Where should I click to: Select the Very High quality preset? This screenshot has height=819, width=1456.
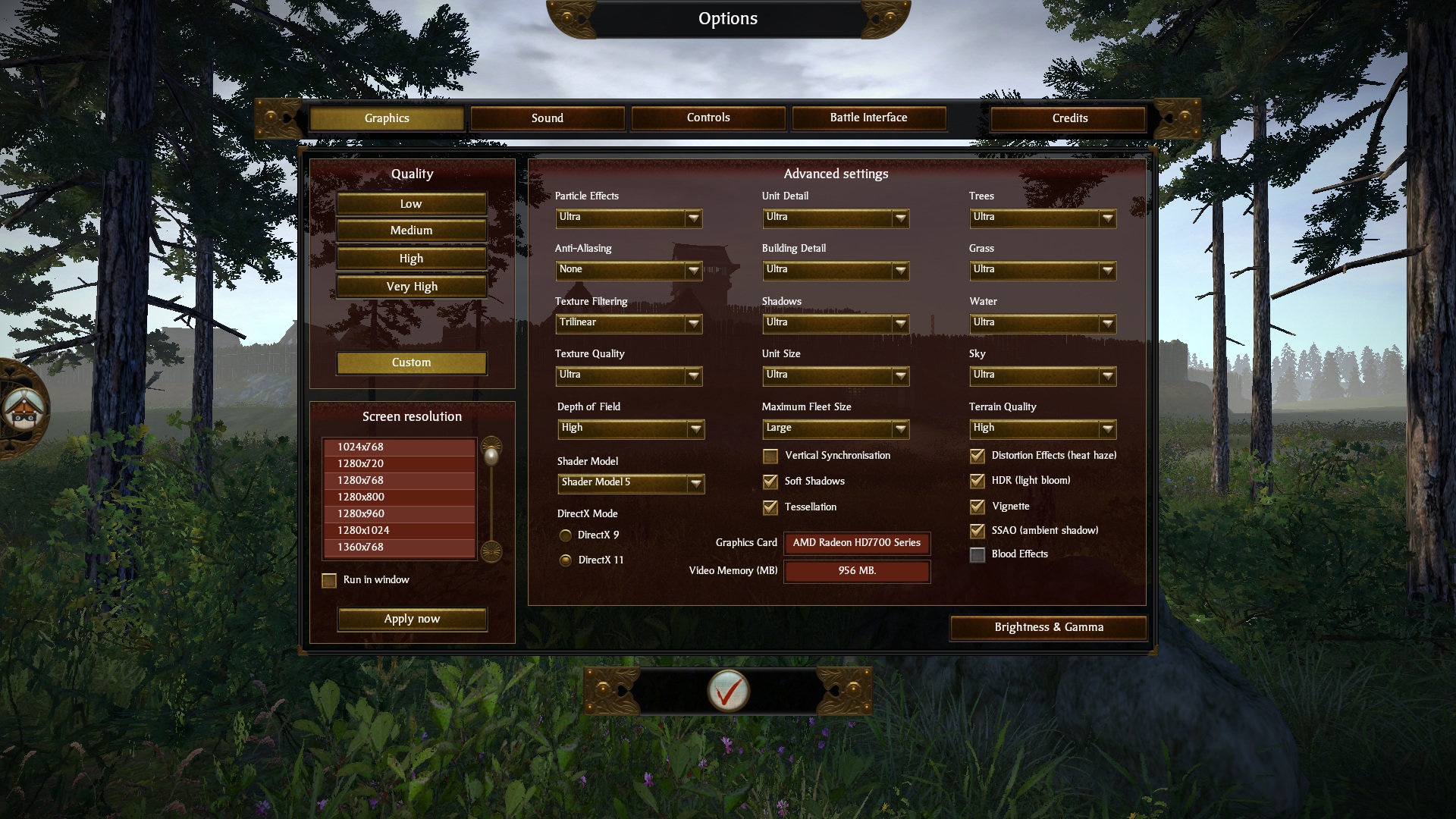coord(411,287)
